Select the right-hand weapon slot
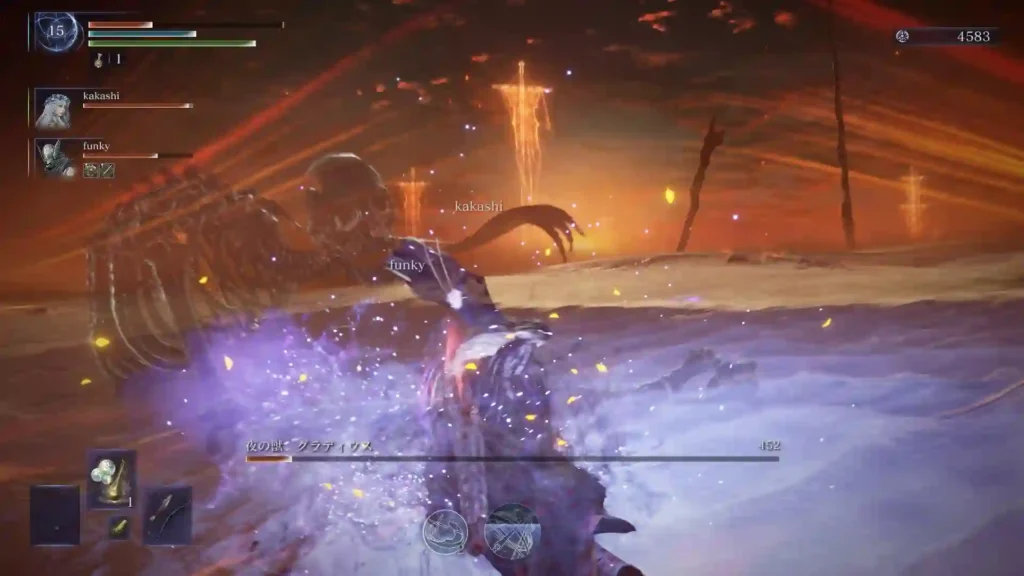The image size is (1024, 576). [167, 514]
